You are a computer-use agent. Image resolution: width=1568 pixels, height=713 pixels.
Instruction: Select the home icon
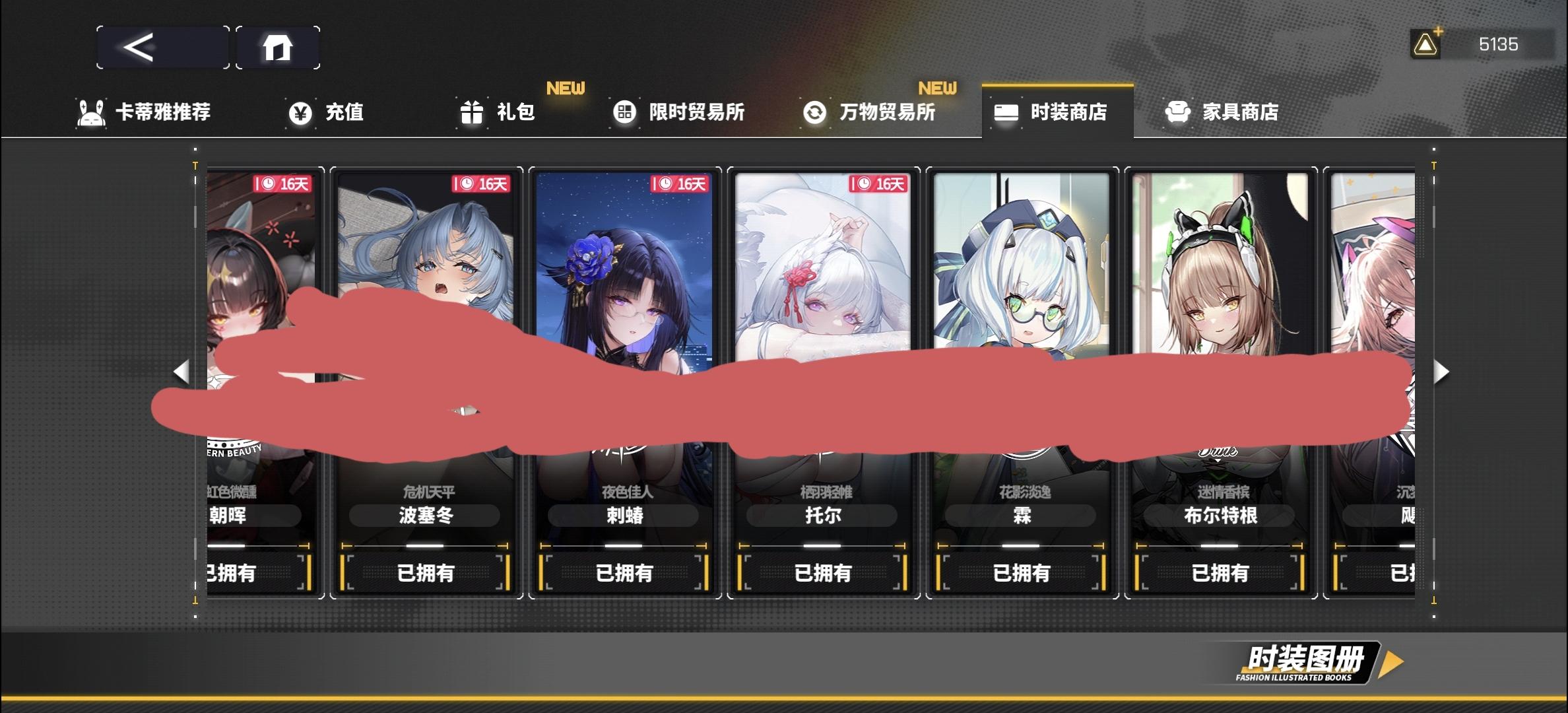(x=278, y=47)
